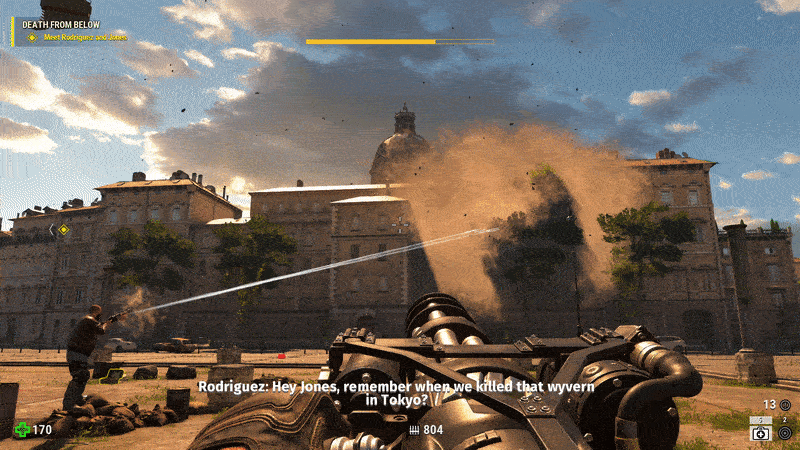
Task: Click the green cross health icon
Action: pyautogui.click(x=21, y=430)
